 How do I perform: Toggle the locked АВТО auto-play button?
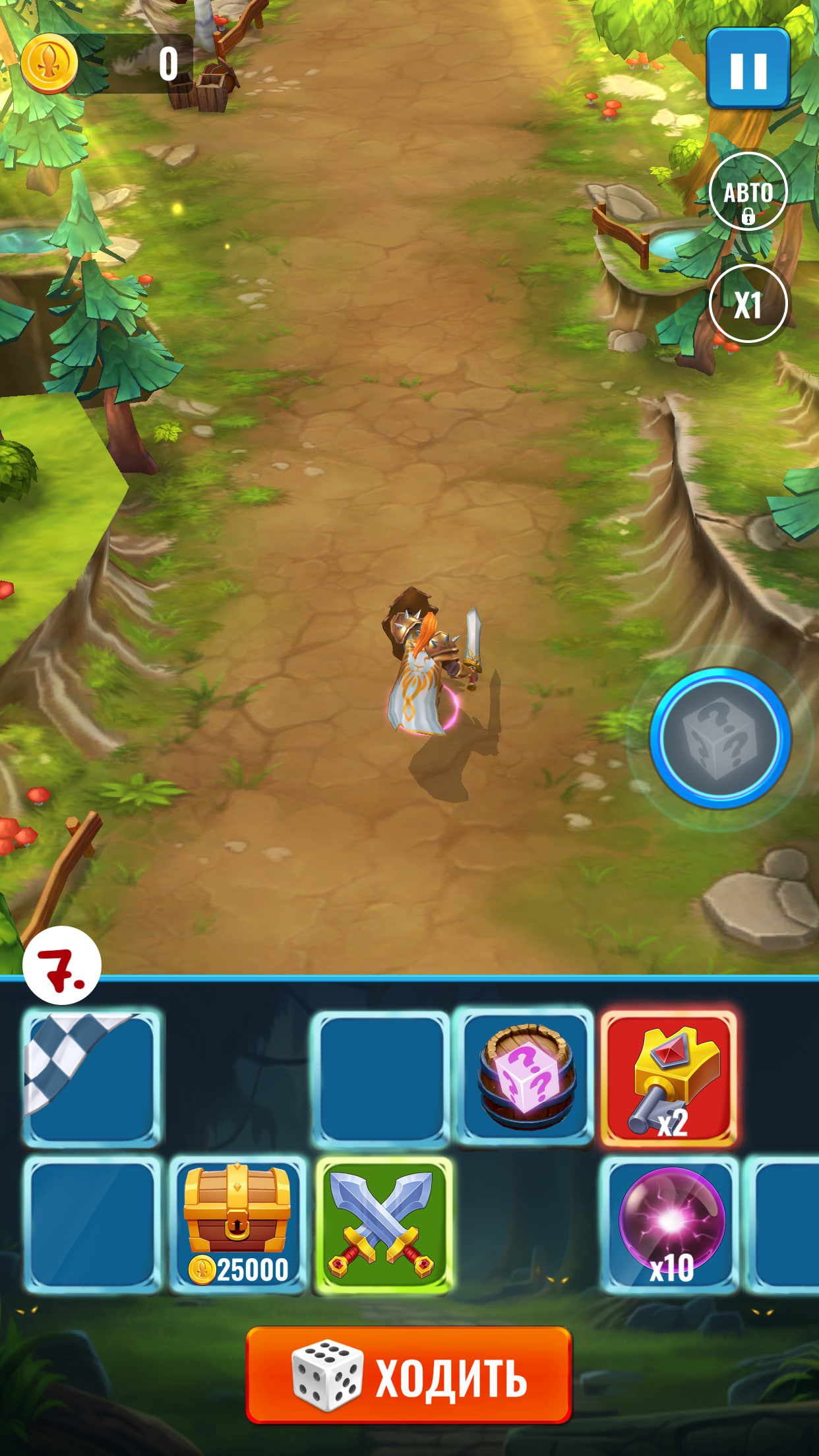tap(748, 192)
